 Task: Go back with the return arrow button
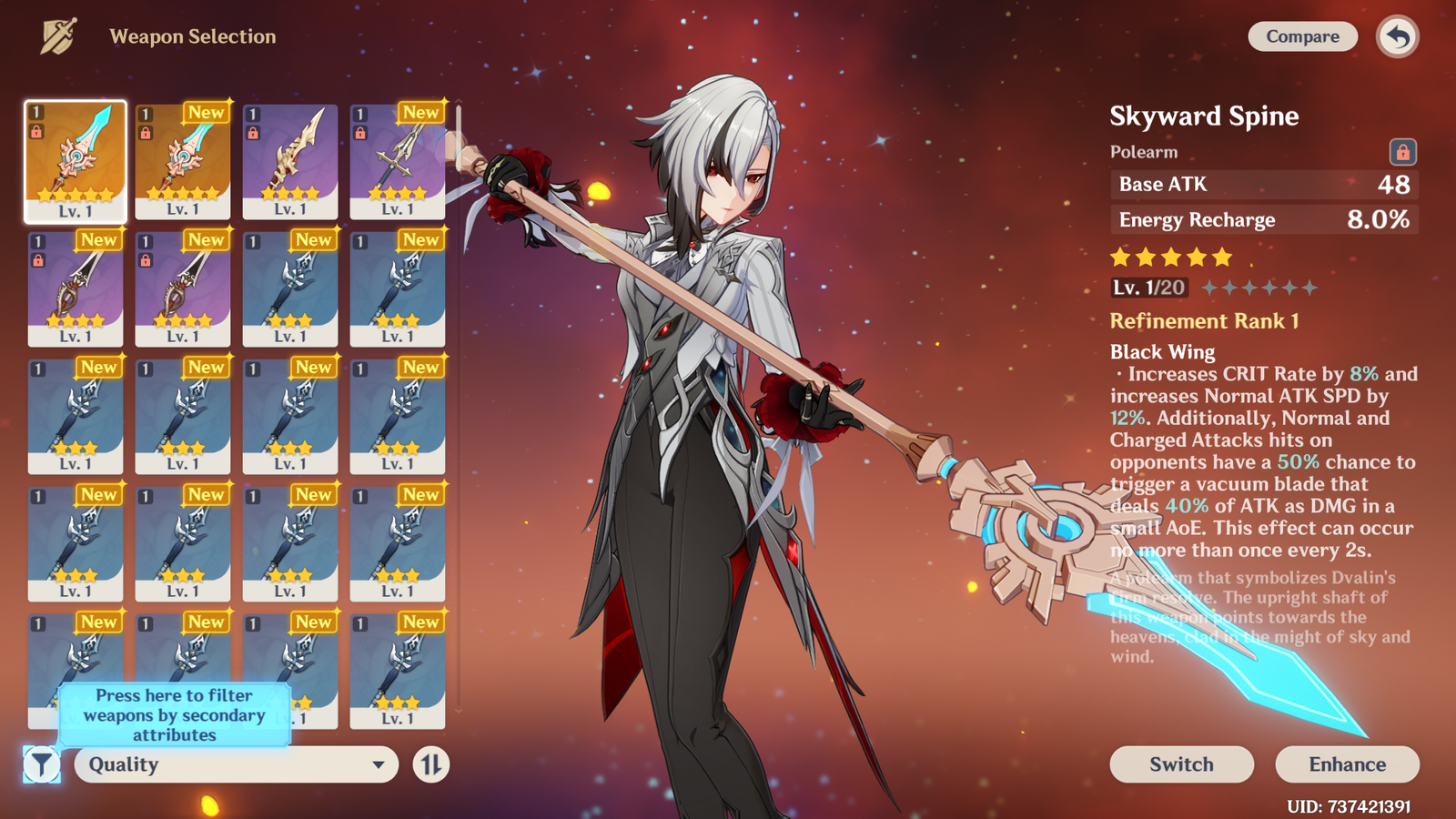pyautogui.click(x=1398, y=37)
